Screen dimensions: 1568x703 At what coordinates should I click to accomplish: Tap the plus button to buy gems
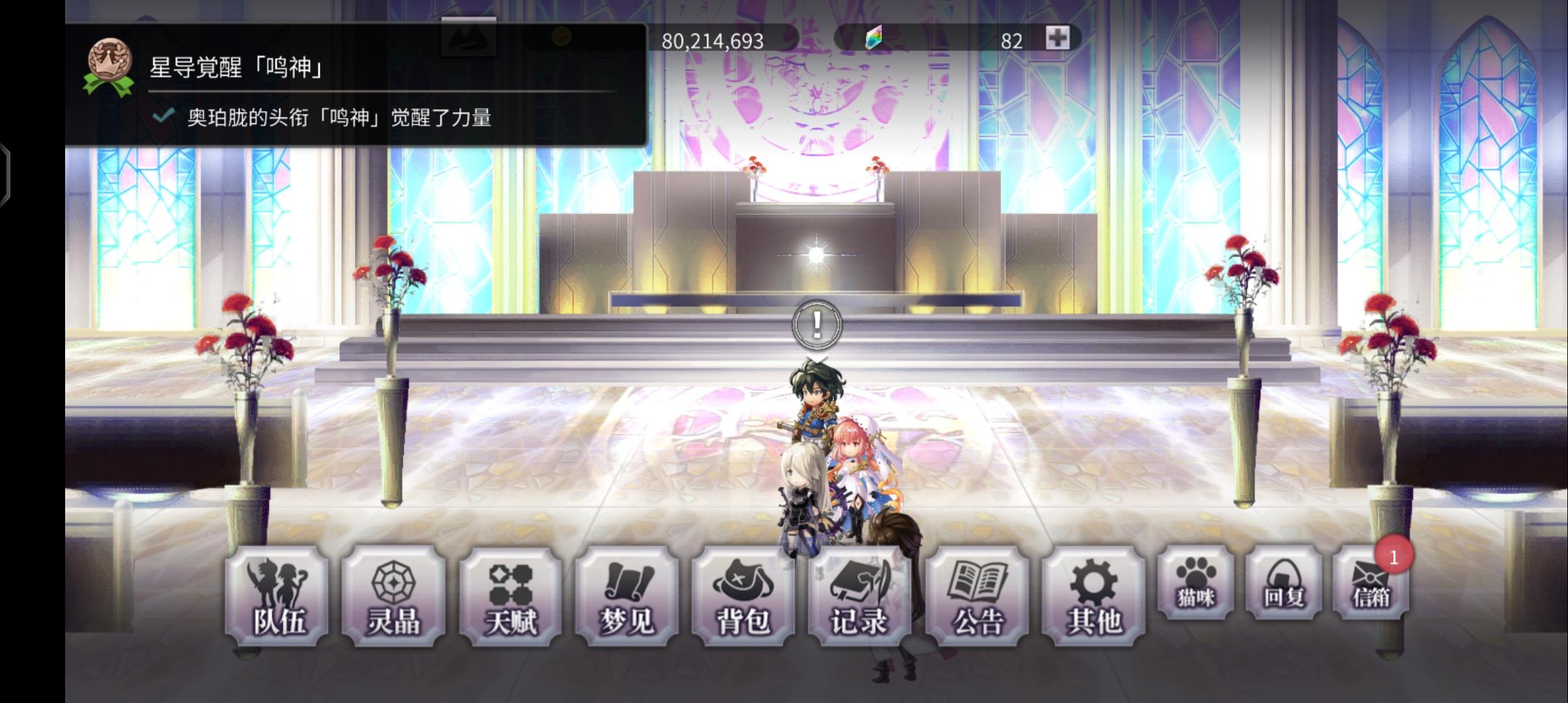pyautogui.click(x=1059, y=39)
